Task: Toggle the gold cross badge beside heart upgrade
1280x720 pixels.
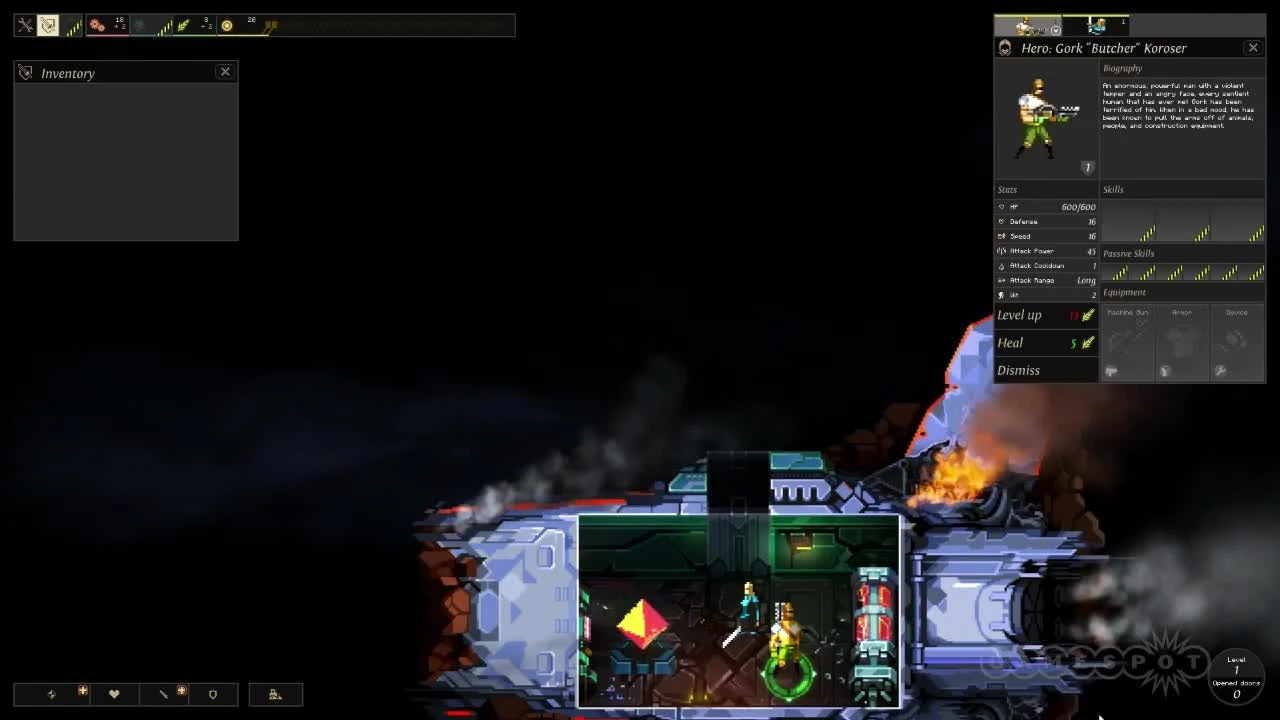Action: point(83,690)
